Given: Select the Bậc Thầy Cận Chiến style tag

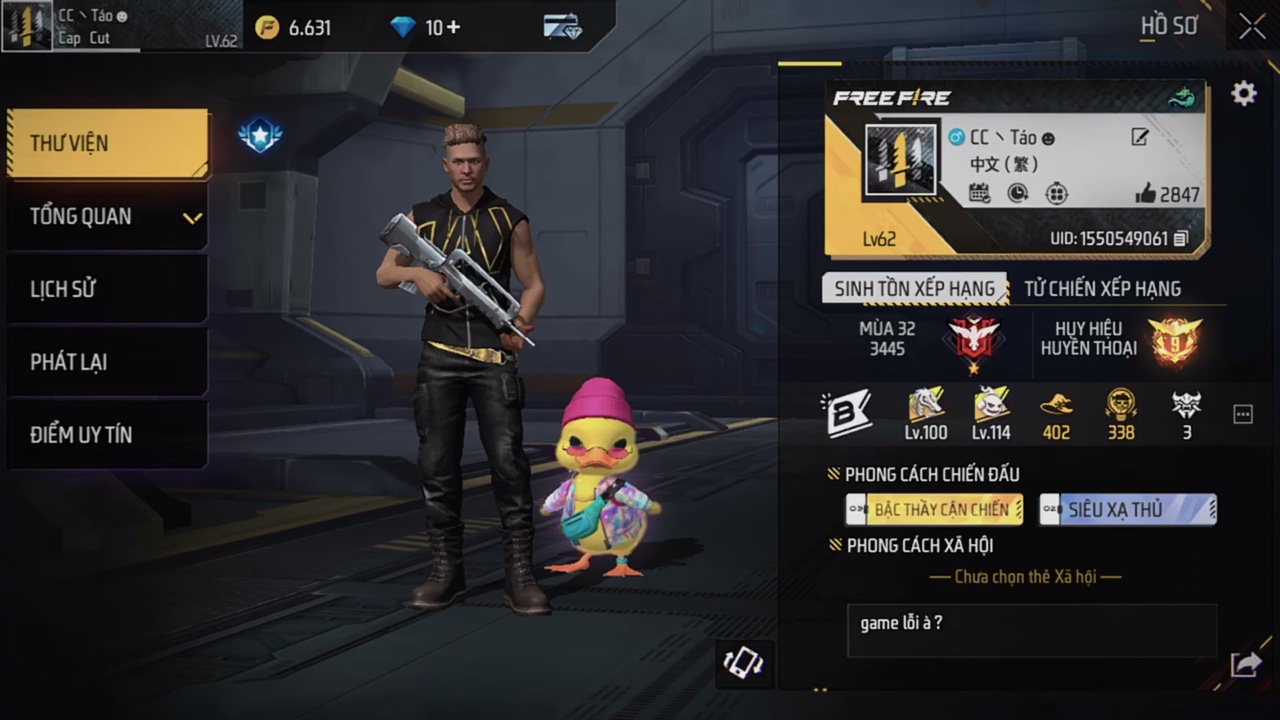Looking at the screenshot, I should click(x=934, y=509).
